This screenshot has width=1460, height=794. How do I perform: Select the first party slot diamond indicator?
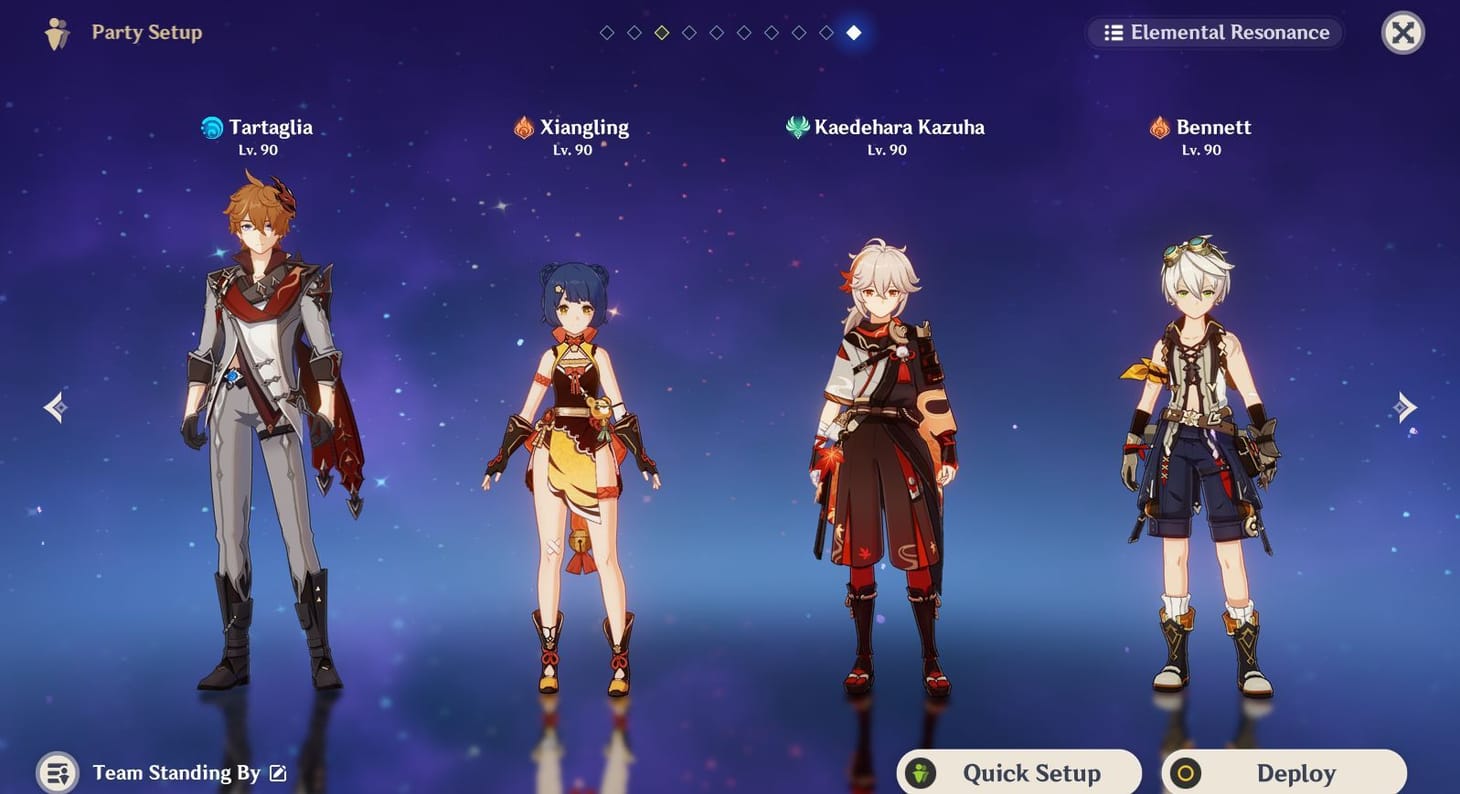click(606, 31)
